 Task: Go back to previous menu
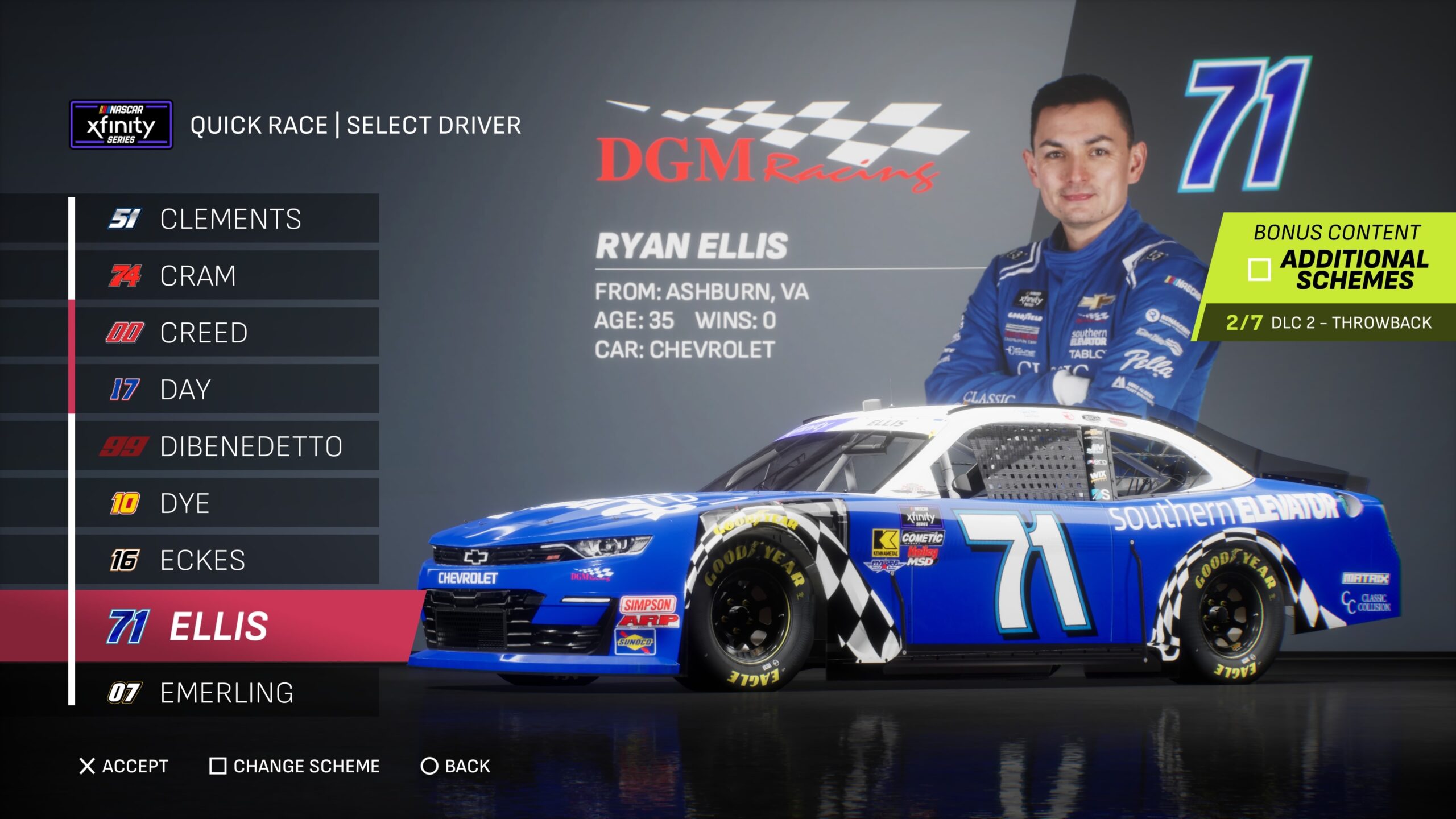[x=456, y=766]
